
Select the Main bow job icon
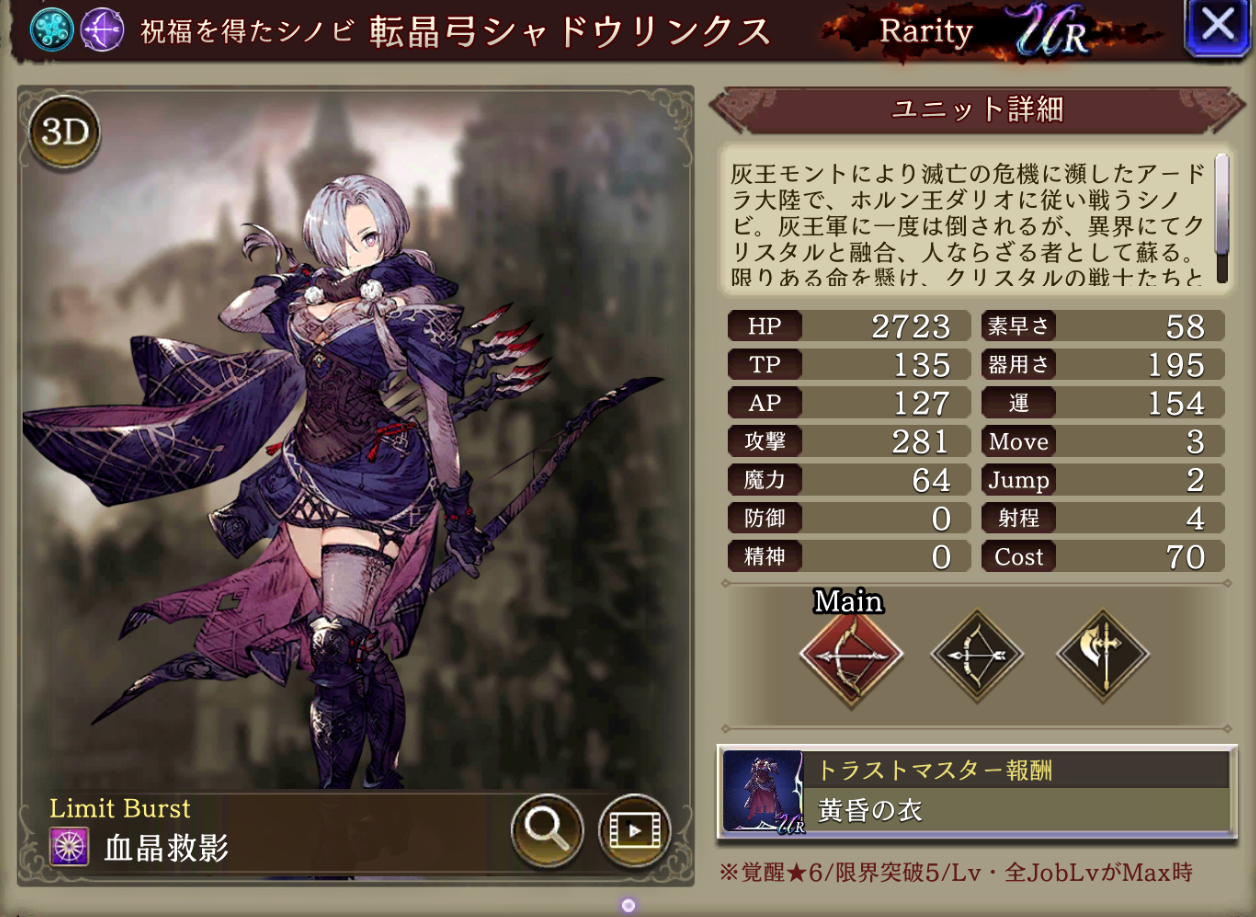coord(851,656)
